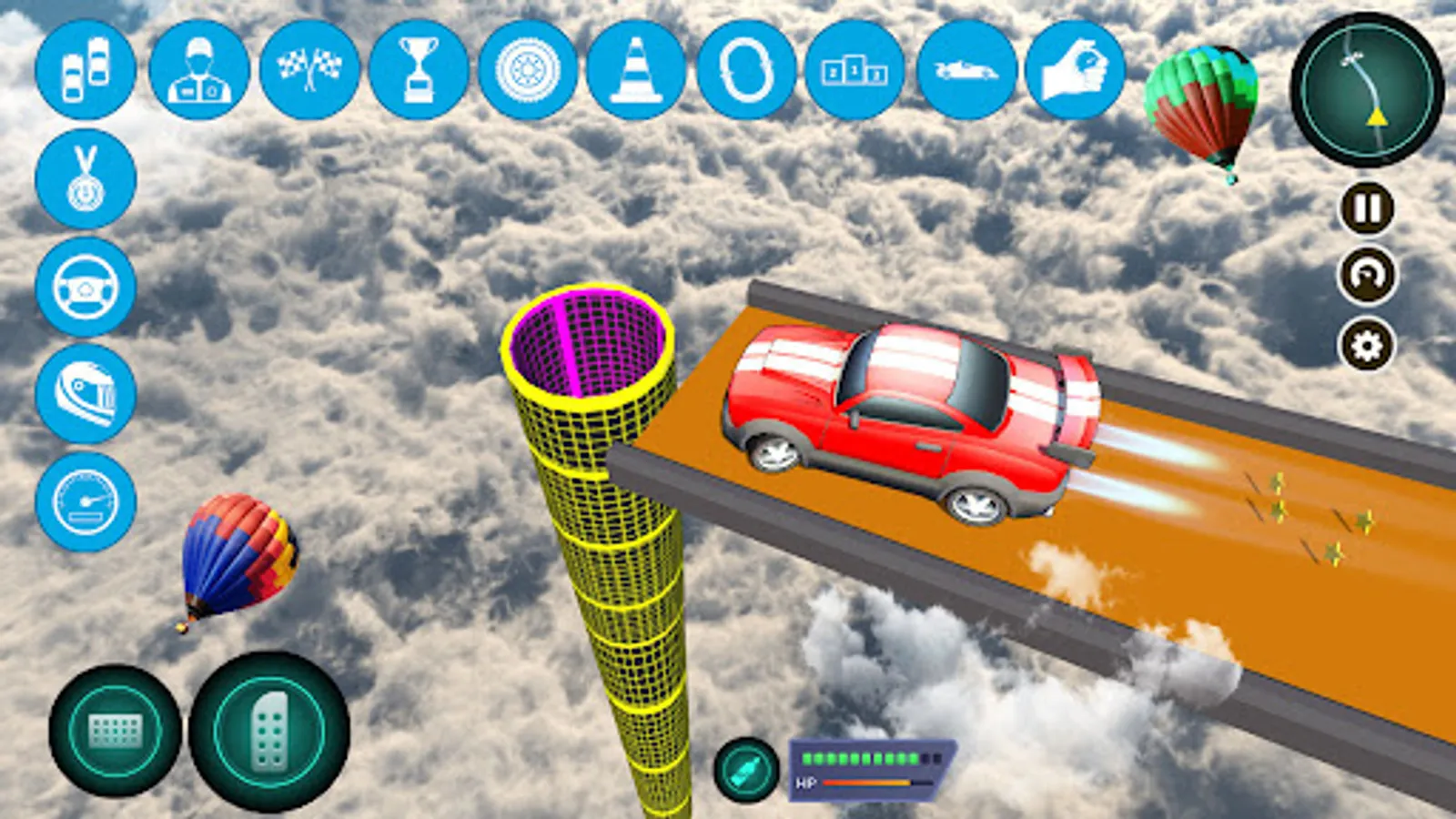This screenshot has width=1456, height=819.
Task: Open the race track circuit icon
Action: [x=746, y=70]
